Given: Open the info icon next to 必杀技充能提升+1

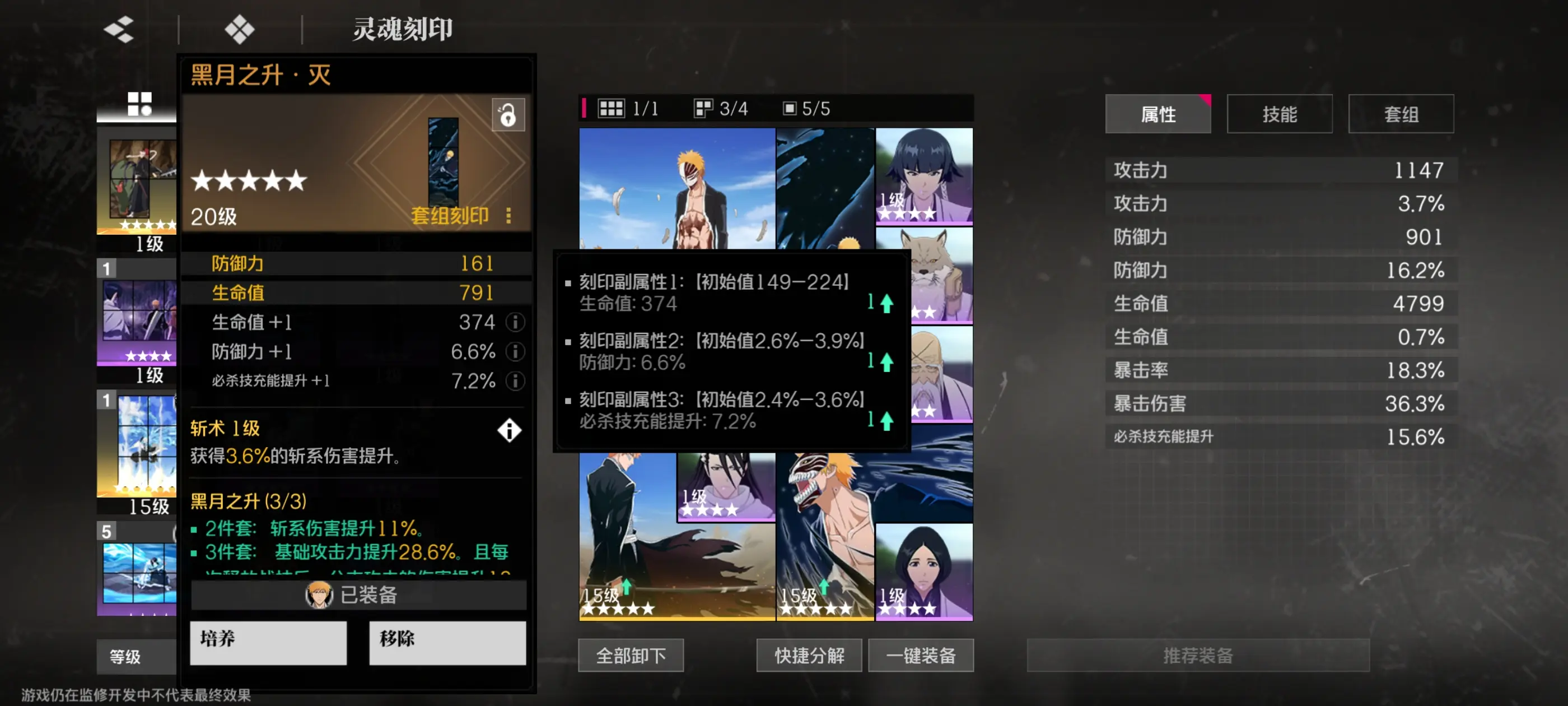Looking at the screenshot, I should pos(516,382).
